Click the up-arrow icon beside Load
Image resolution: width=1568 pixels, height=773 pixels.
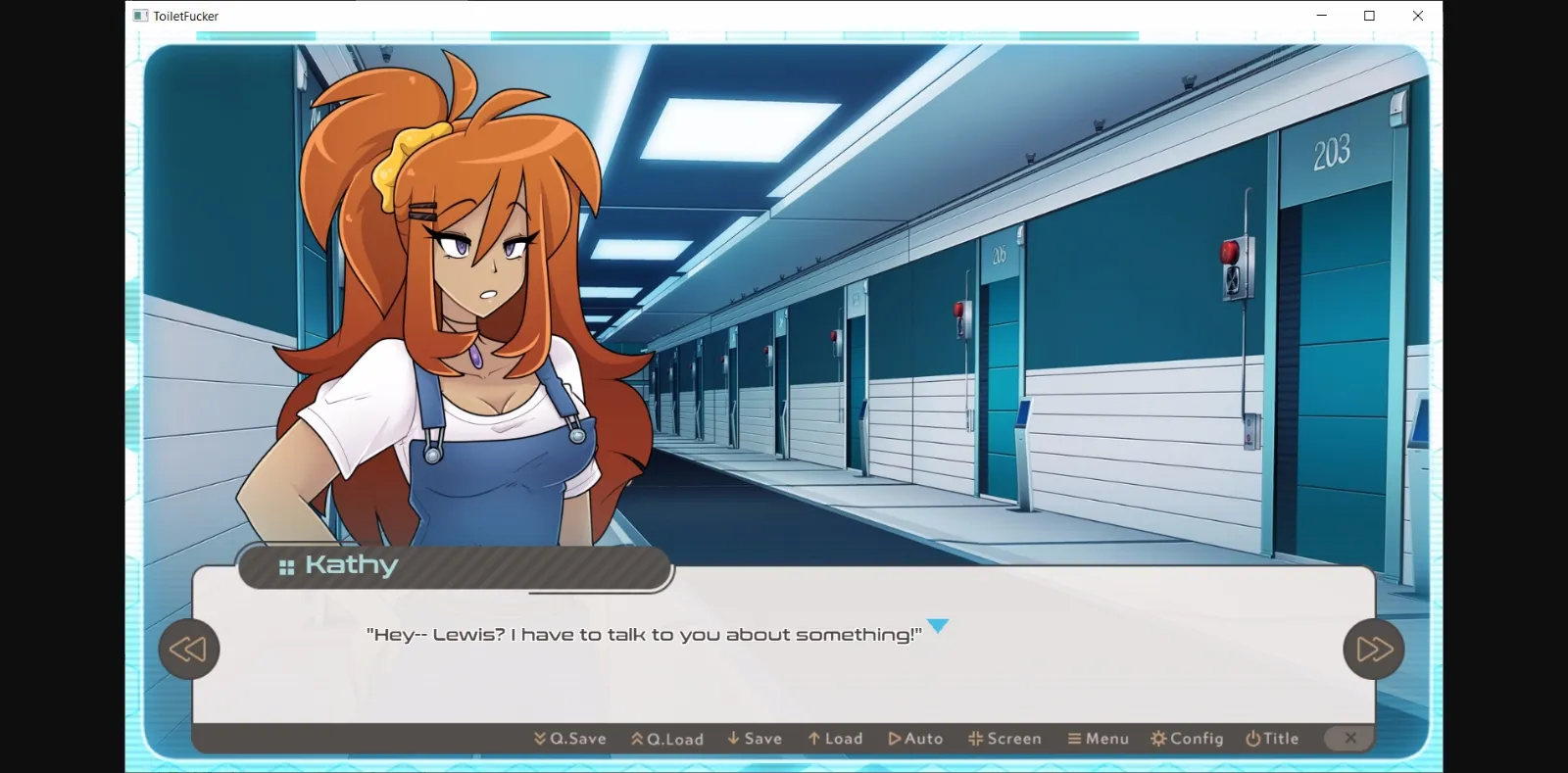click(812, 739)
